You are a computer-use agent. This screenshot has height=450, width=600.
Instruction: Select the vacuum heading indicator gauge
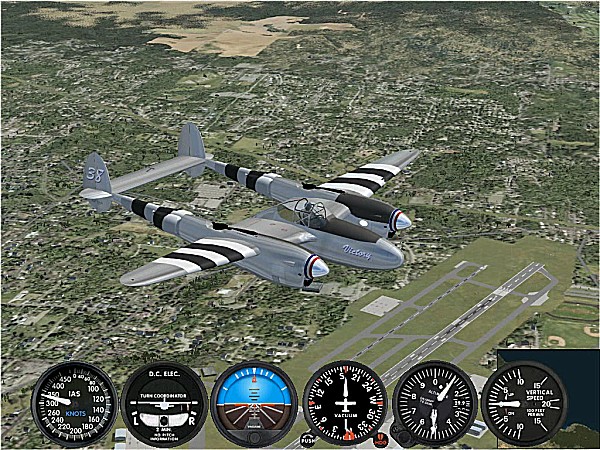(x=344, y=404)
